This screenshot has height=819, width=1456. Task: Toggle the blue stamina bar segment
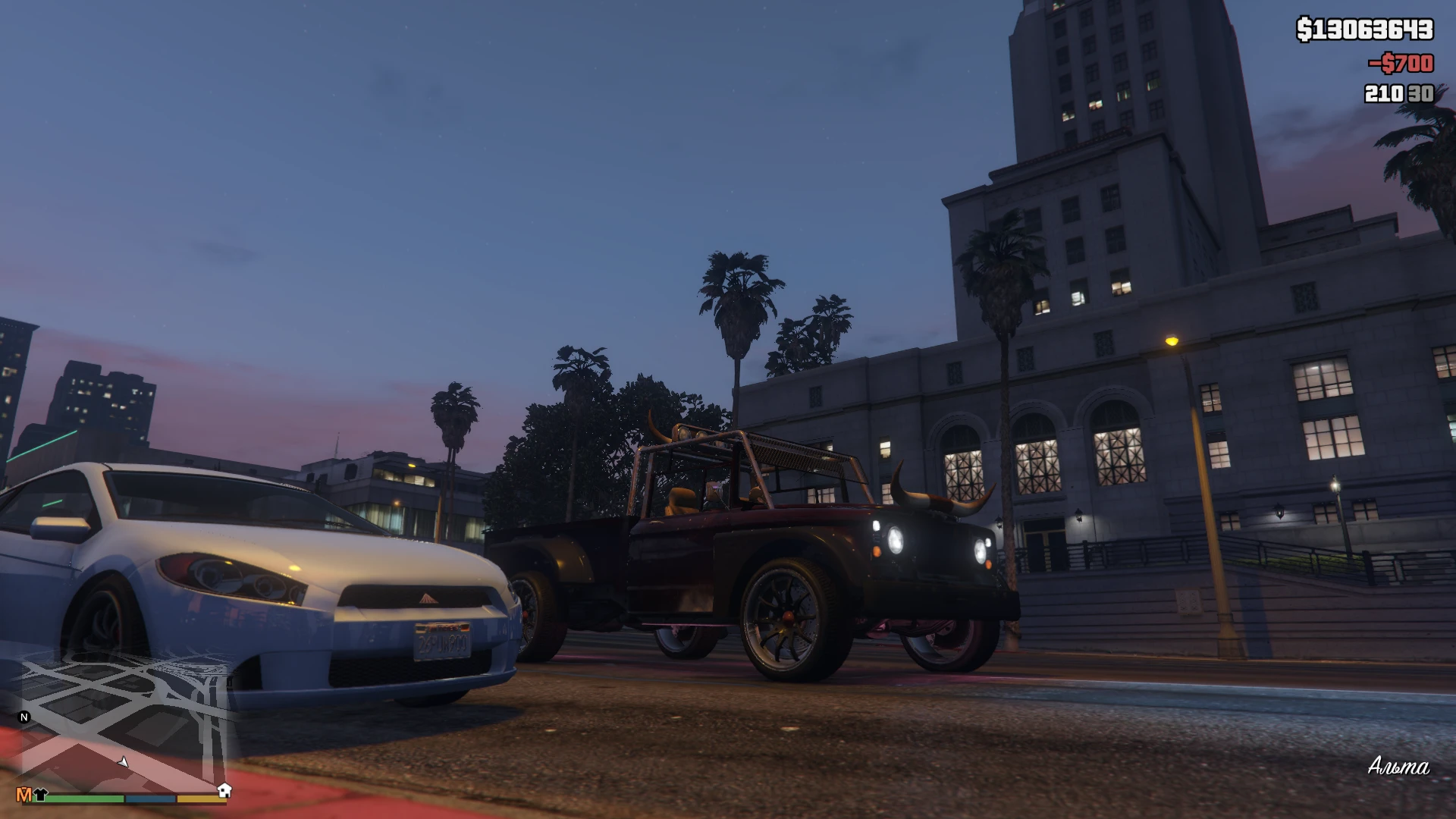pyautogui.click(x=150, y=799)
